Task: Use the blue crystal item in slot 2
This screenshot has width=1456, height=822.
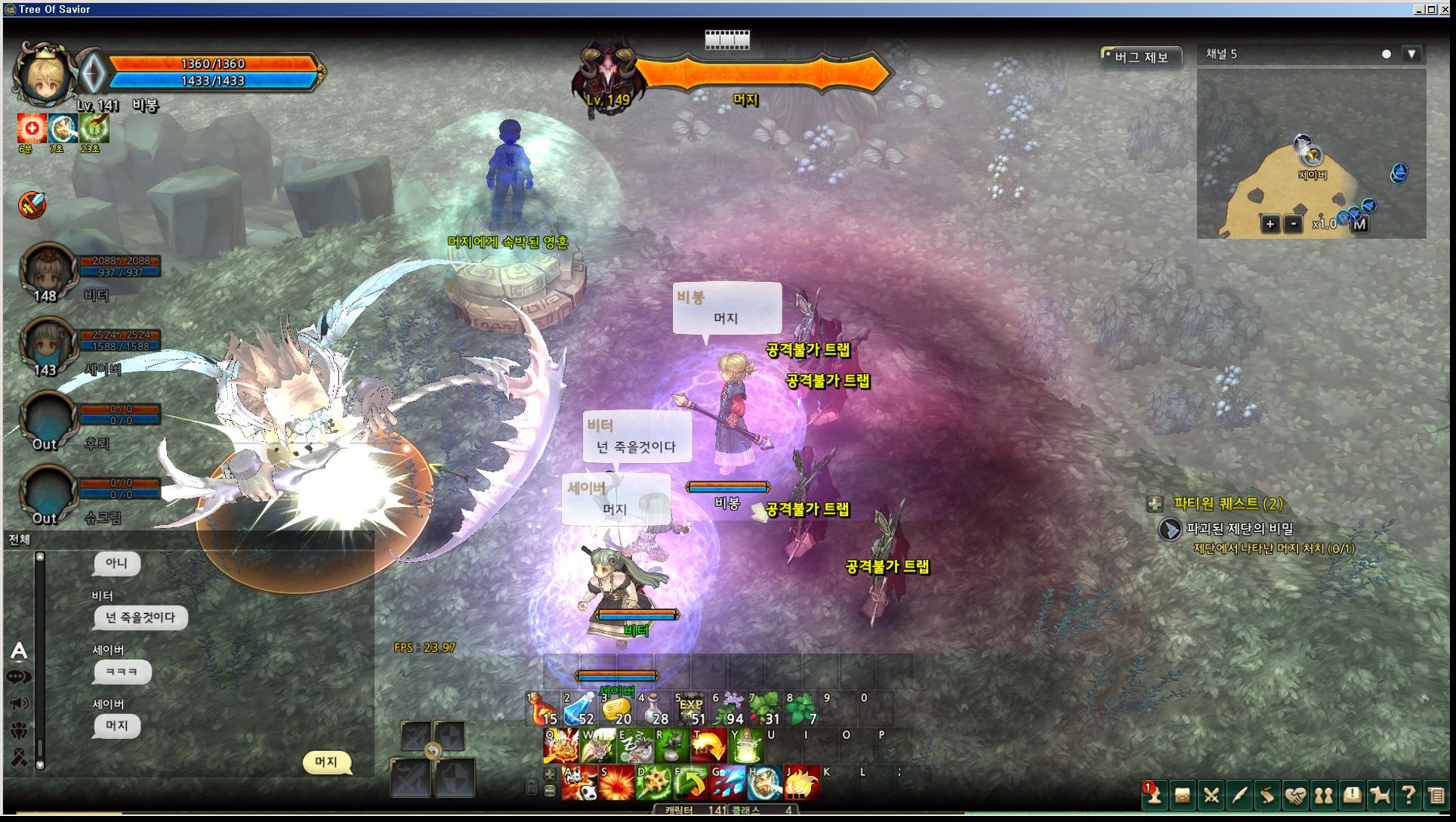Action: [x=579, y=709]
